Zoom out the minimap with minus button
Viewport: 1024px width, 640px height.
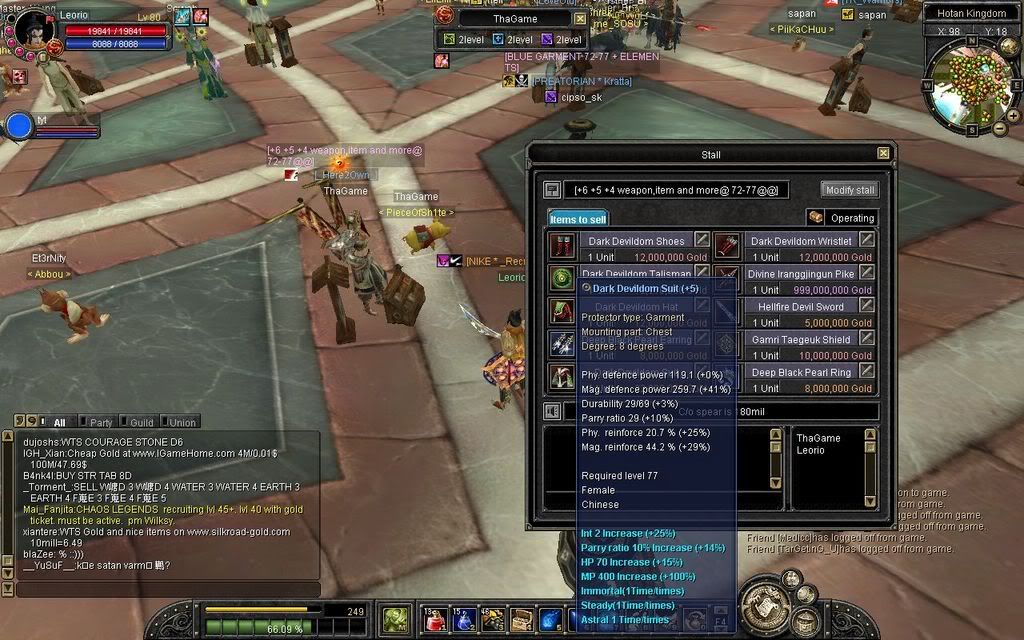999,128
